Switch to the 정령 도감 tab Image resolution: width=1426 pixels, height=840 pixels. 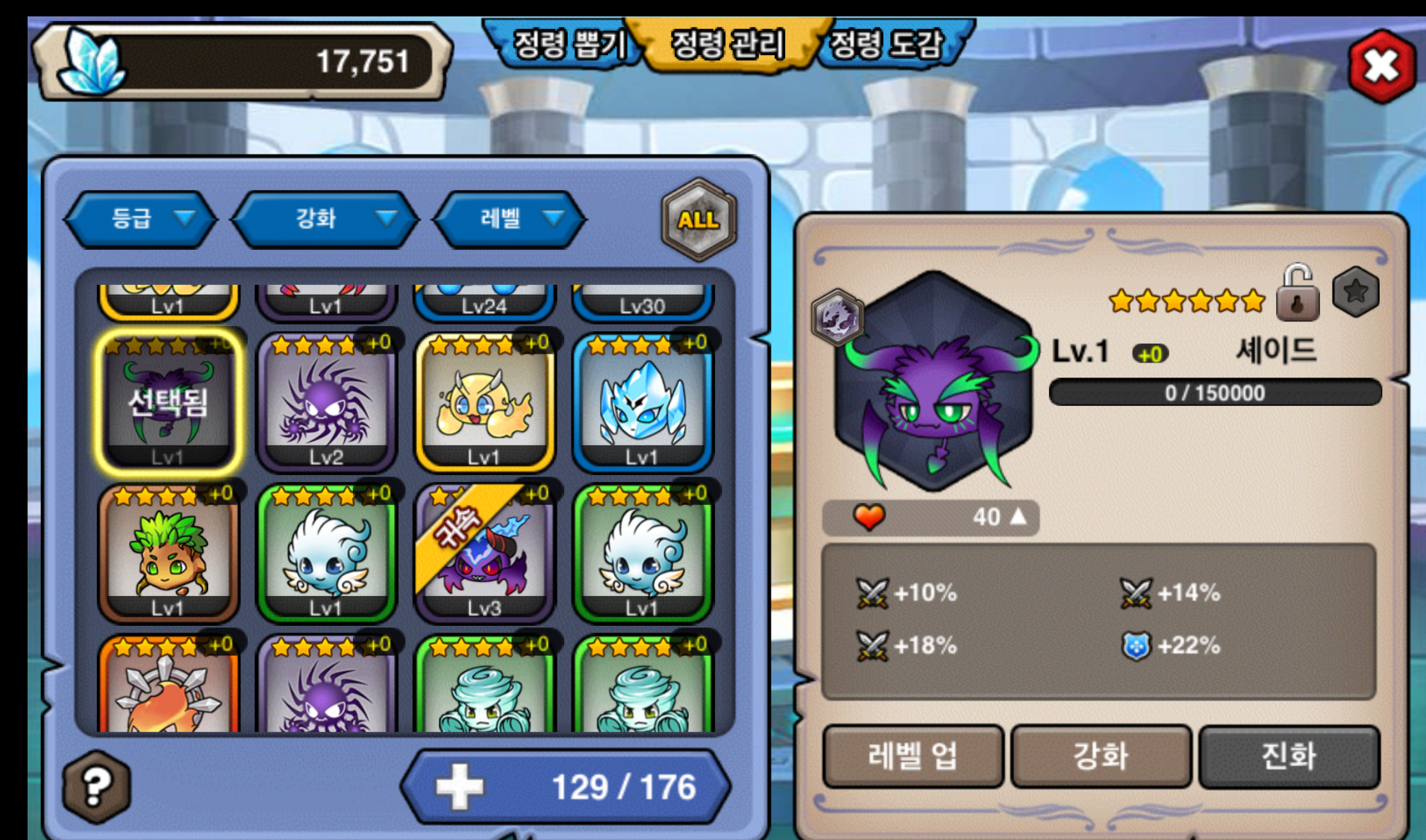point(886,45)
